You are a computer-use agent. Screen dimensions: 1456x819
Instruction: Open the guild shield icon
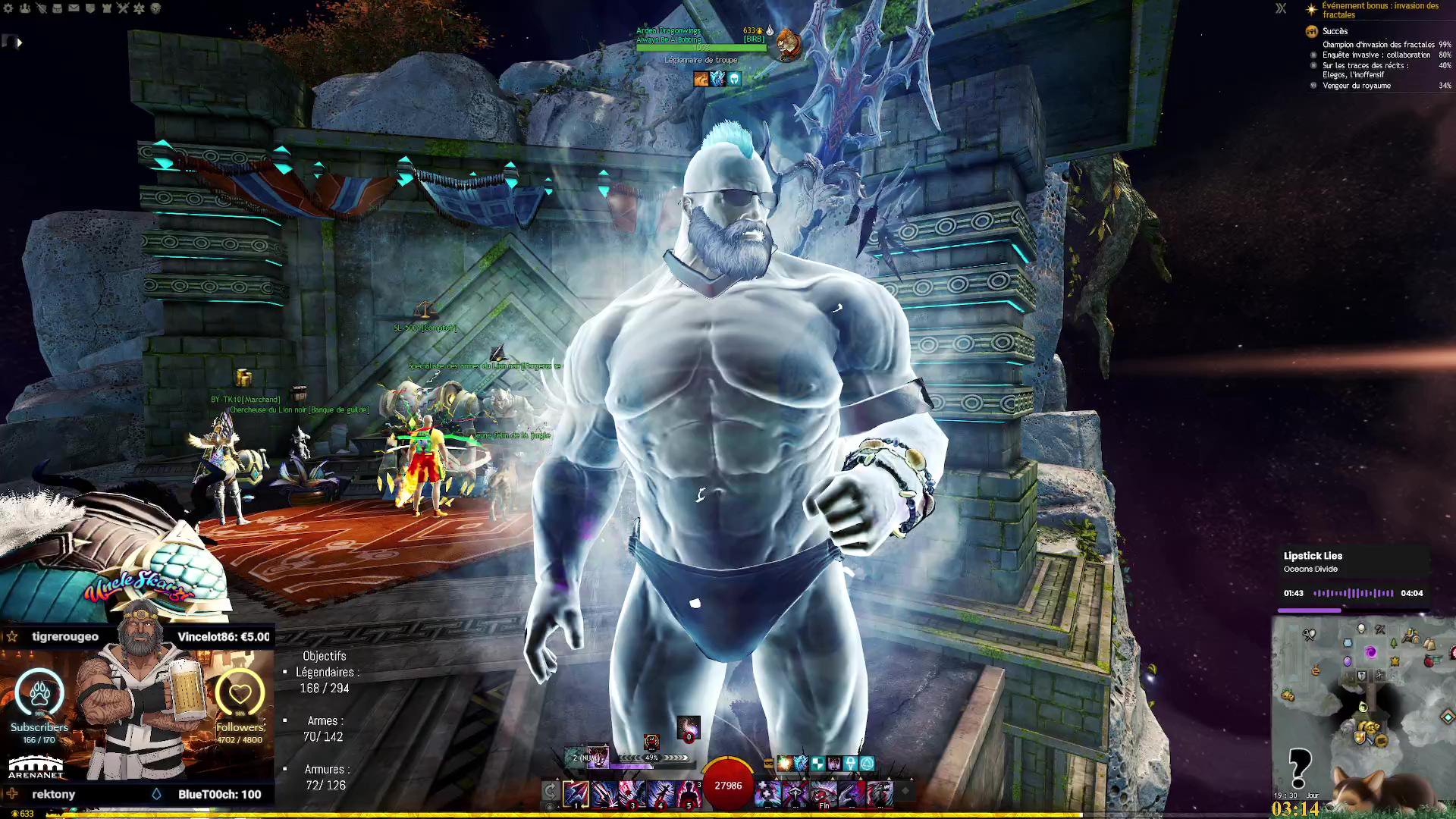90,8
